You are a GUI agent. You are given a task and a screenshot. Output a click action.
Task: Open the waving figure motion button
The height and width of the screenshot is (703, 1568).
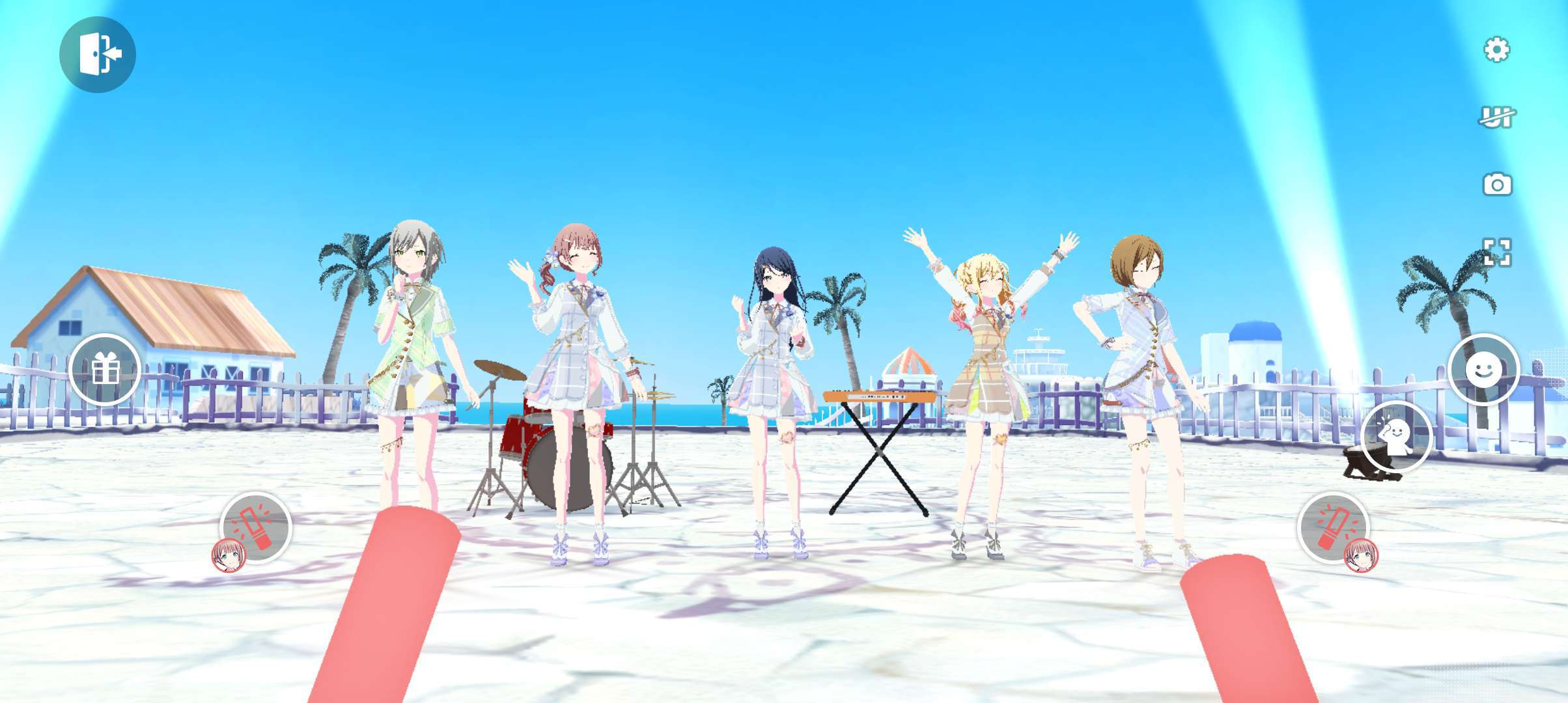pos(1395,437)
